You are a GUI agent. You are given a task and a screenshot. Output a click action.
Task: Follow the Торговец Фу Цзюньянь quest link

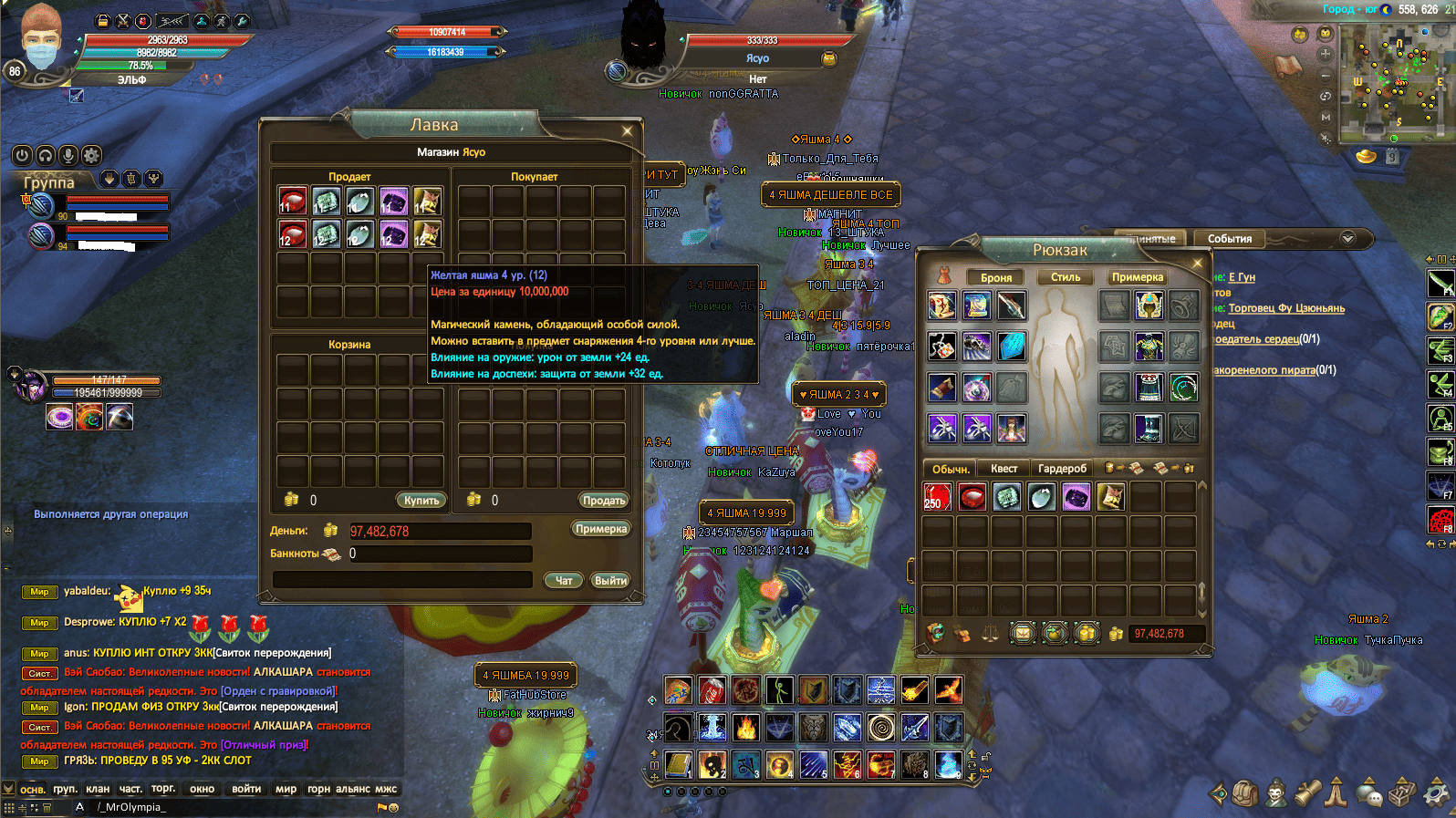coord(1286,308)
